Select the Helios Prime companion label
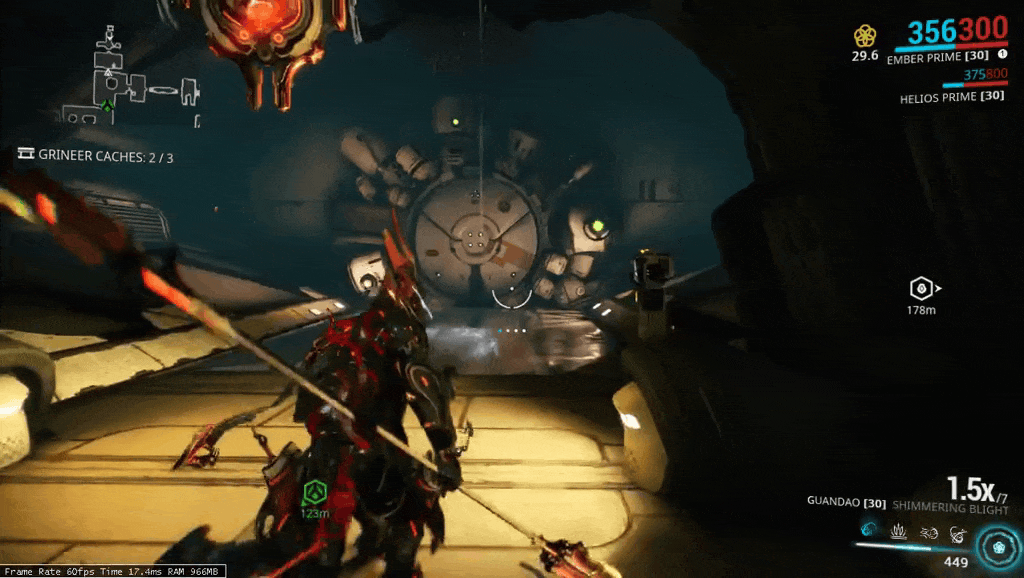Screen dimensions: 1024x578 coord(952,97)
